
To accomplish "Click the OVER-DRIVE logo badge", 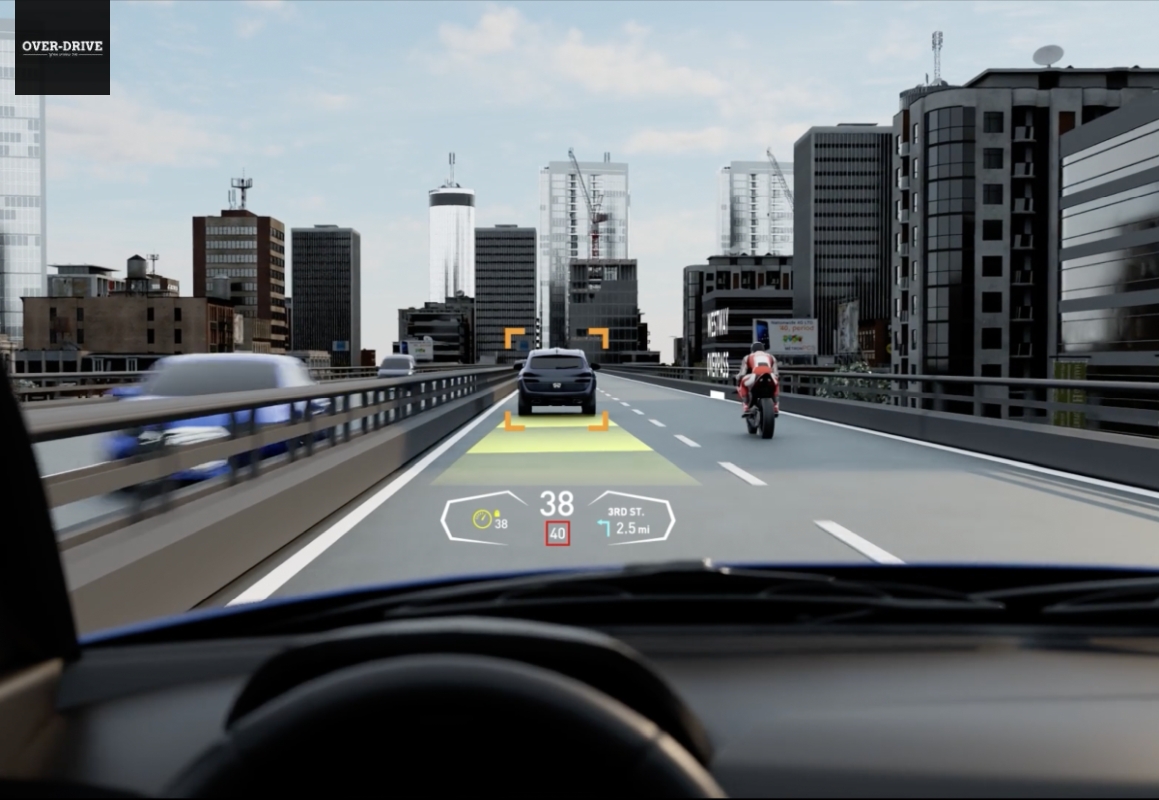I will [62, 47].
